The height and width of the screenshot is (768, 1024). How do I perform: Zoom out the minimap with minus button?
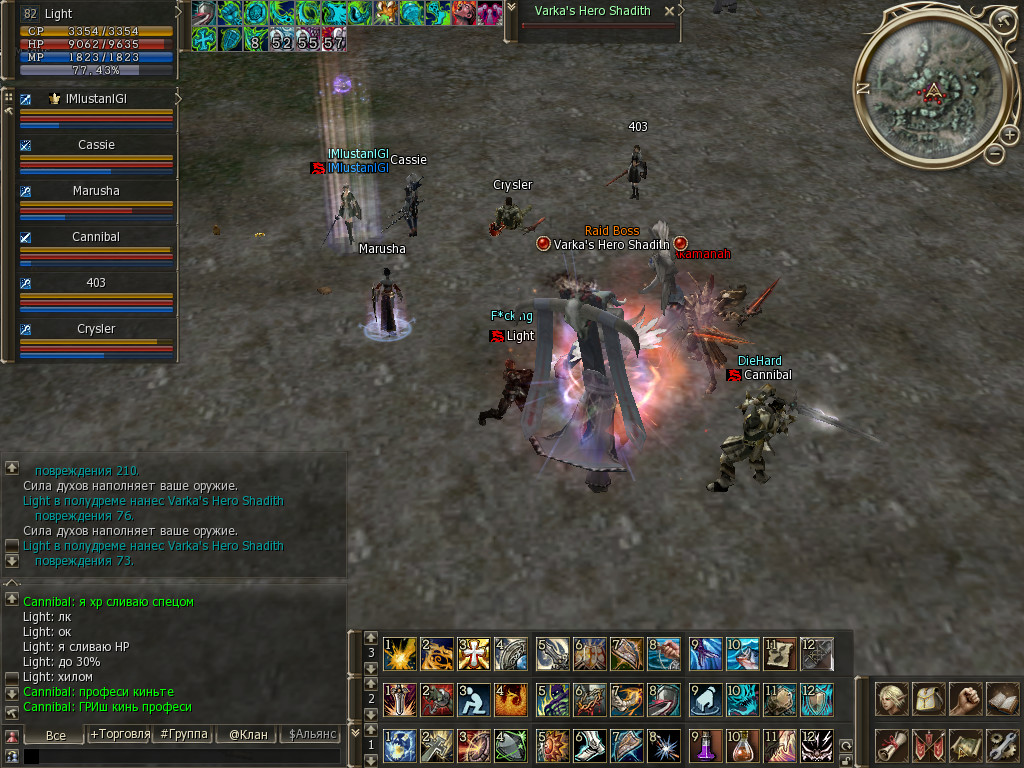[x=994, y=153]
